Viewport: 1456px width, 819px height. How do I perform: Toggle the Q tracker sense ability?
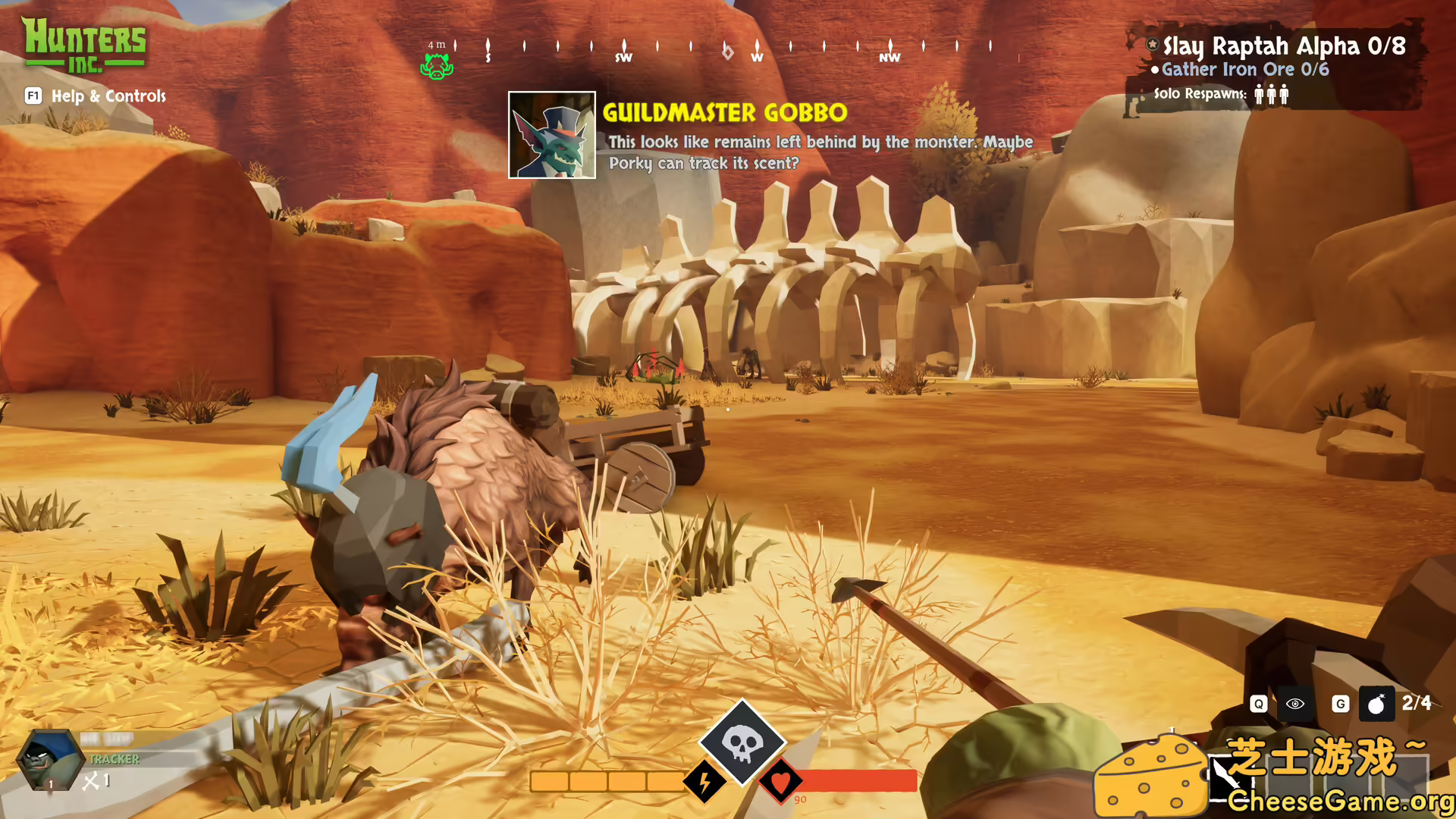1257,704
